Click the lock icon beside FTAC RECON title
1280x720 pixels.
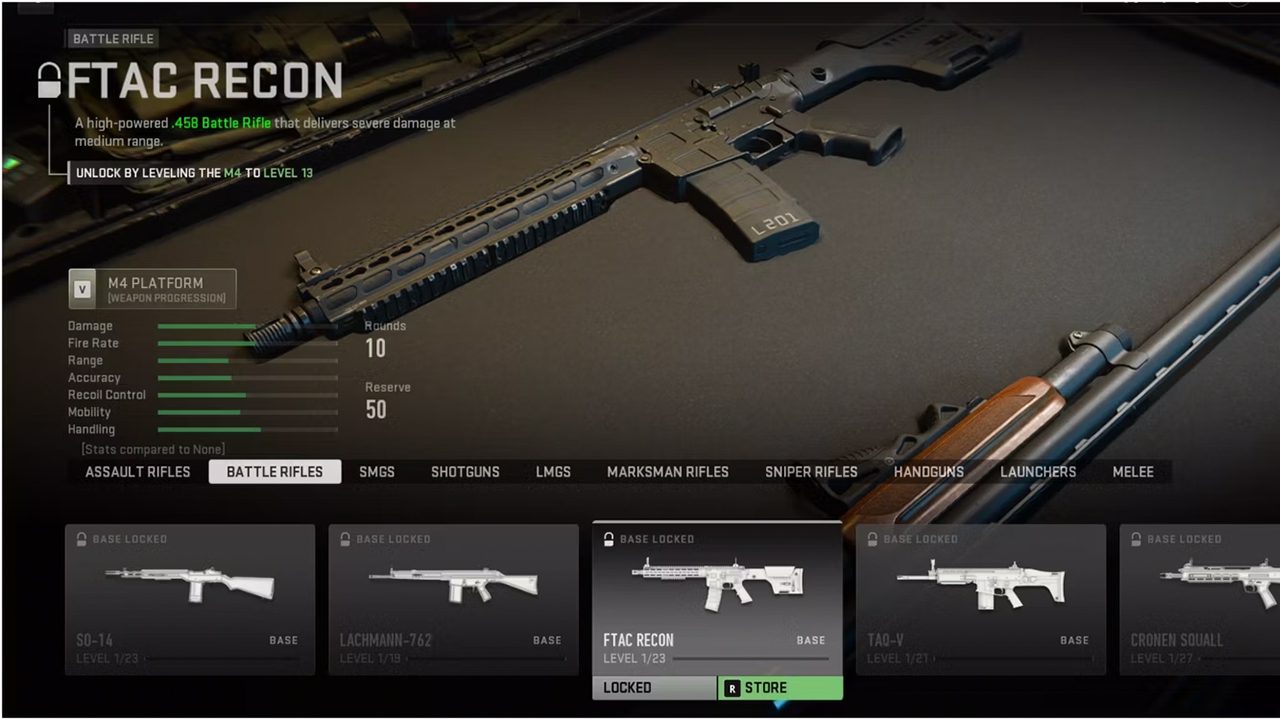(48, 78)
